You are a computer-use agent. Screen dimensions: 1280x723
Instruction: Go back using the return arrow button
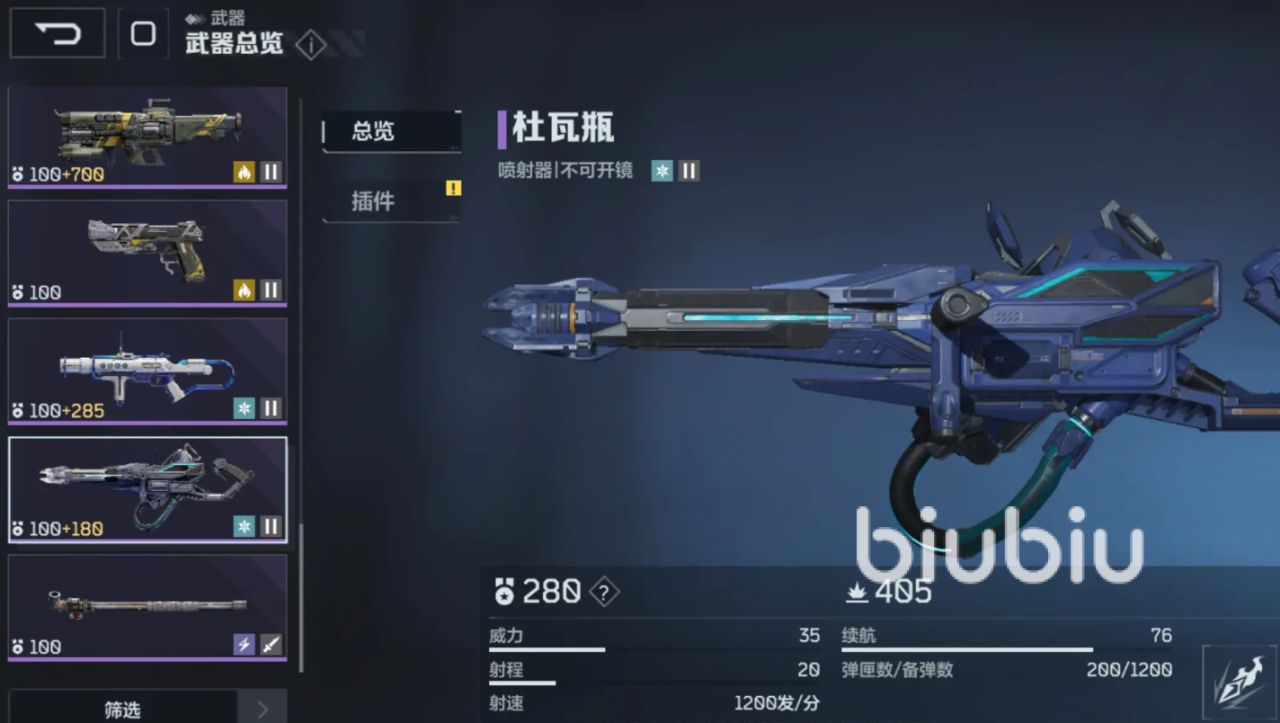57,33
